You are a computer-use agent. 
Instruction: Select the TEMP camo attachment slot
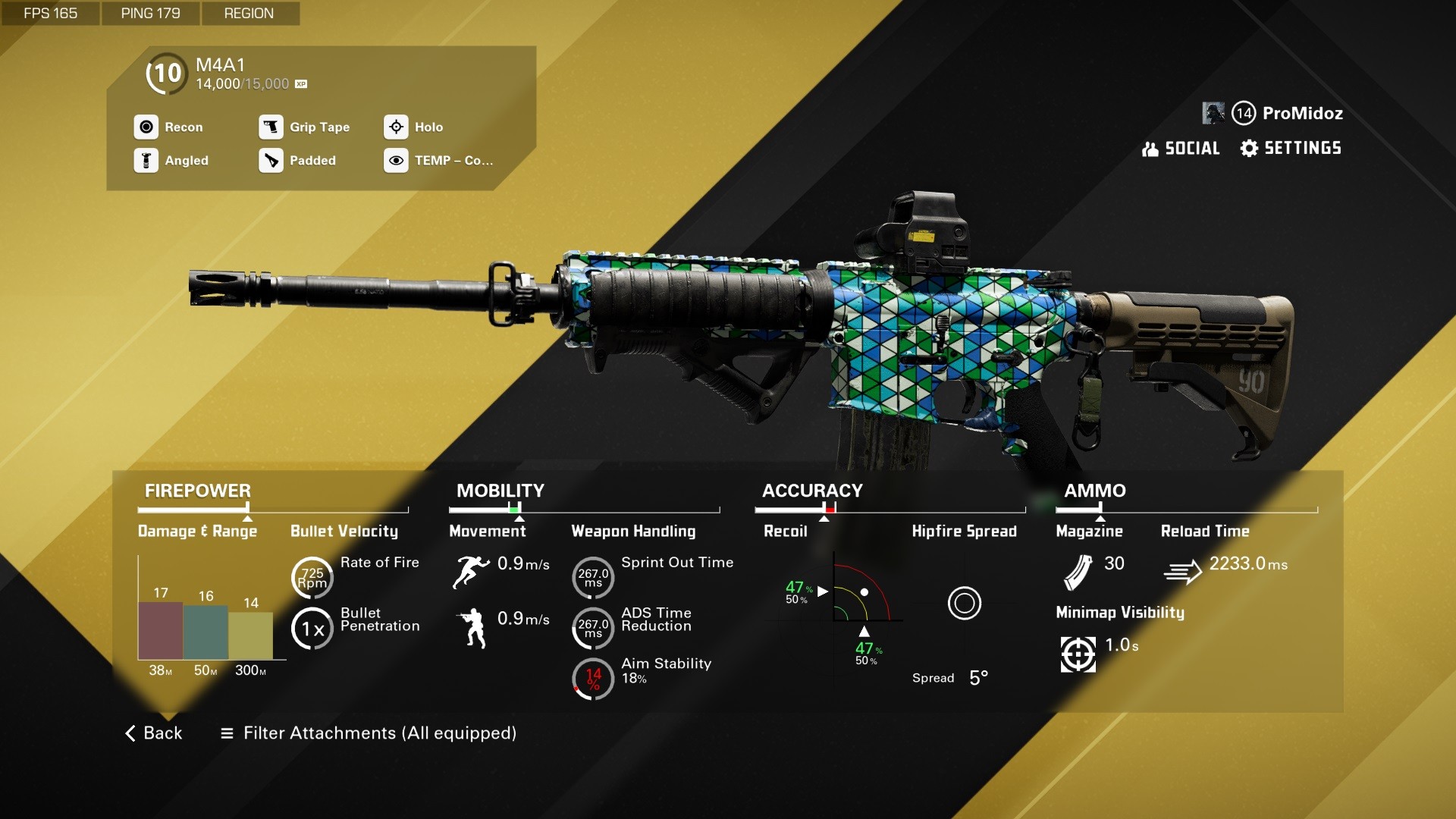coord(439,161)
